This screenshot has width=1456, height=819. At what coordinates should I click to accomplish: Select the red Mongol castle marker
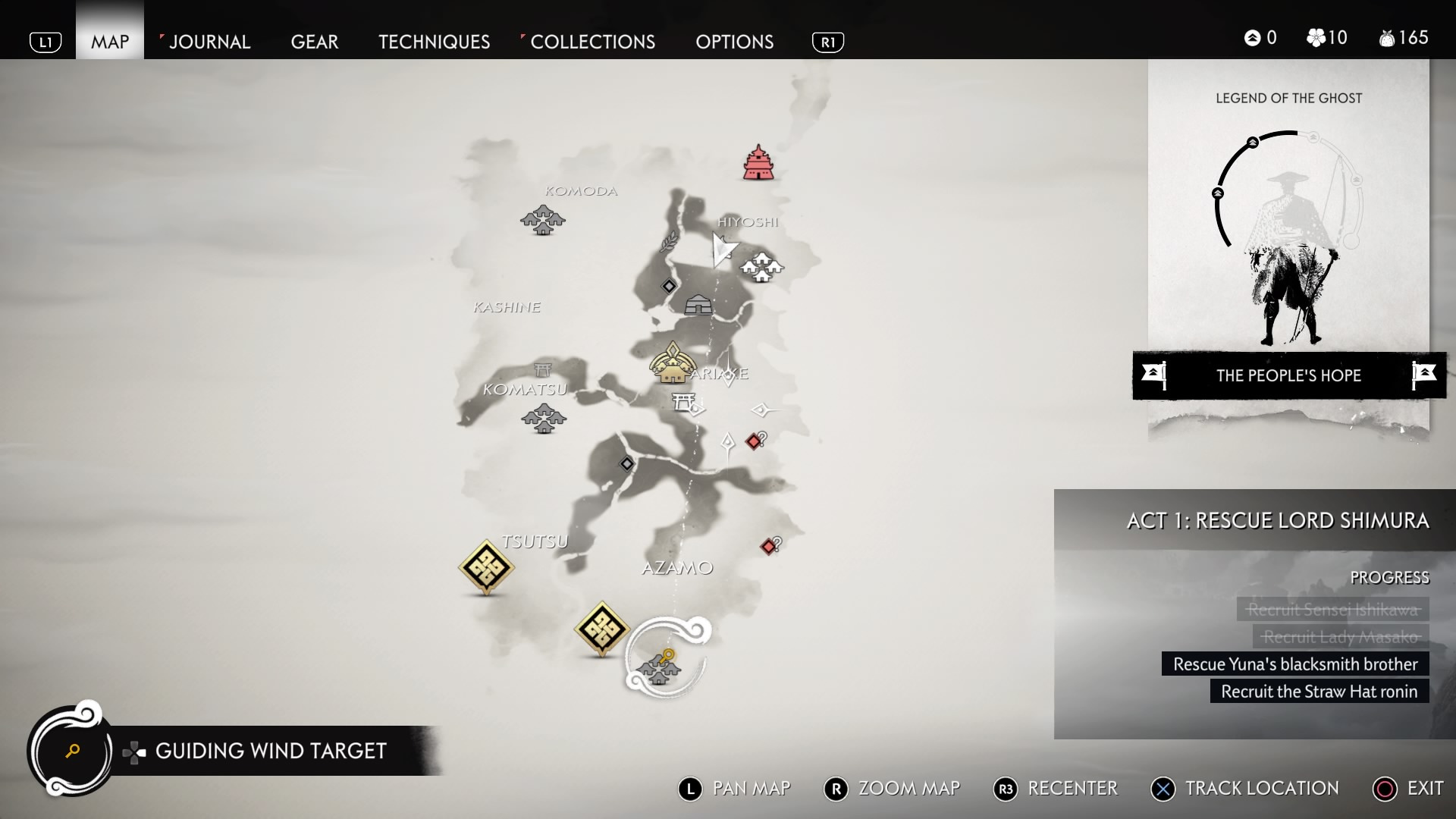(x=758, y=162)
